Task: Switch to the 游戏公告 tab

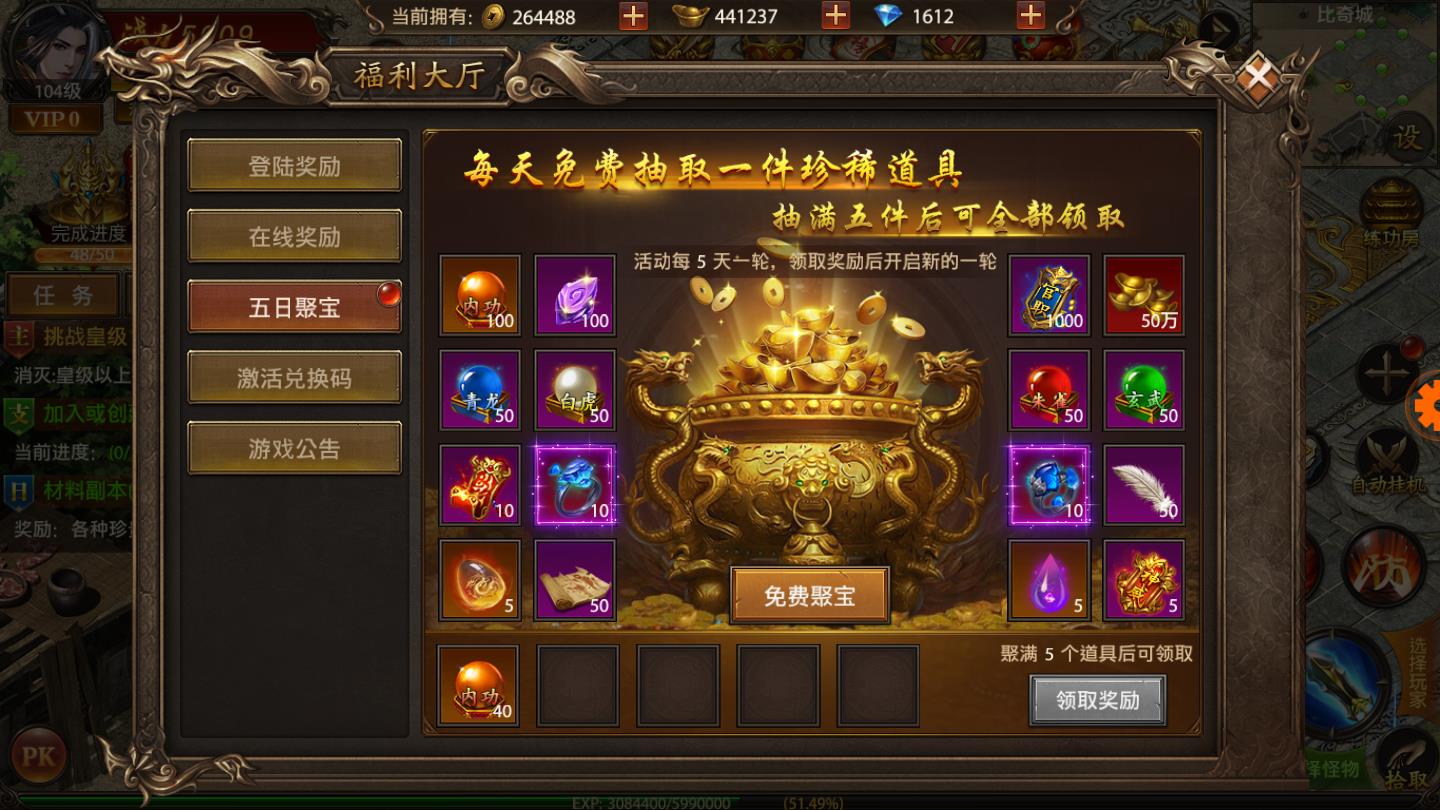Action: 294,446
